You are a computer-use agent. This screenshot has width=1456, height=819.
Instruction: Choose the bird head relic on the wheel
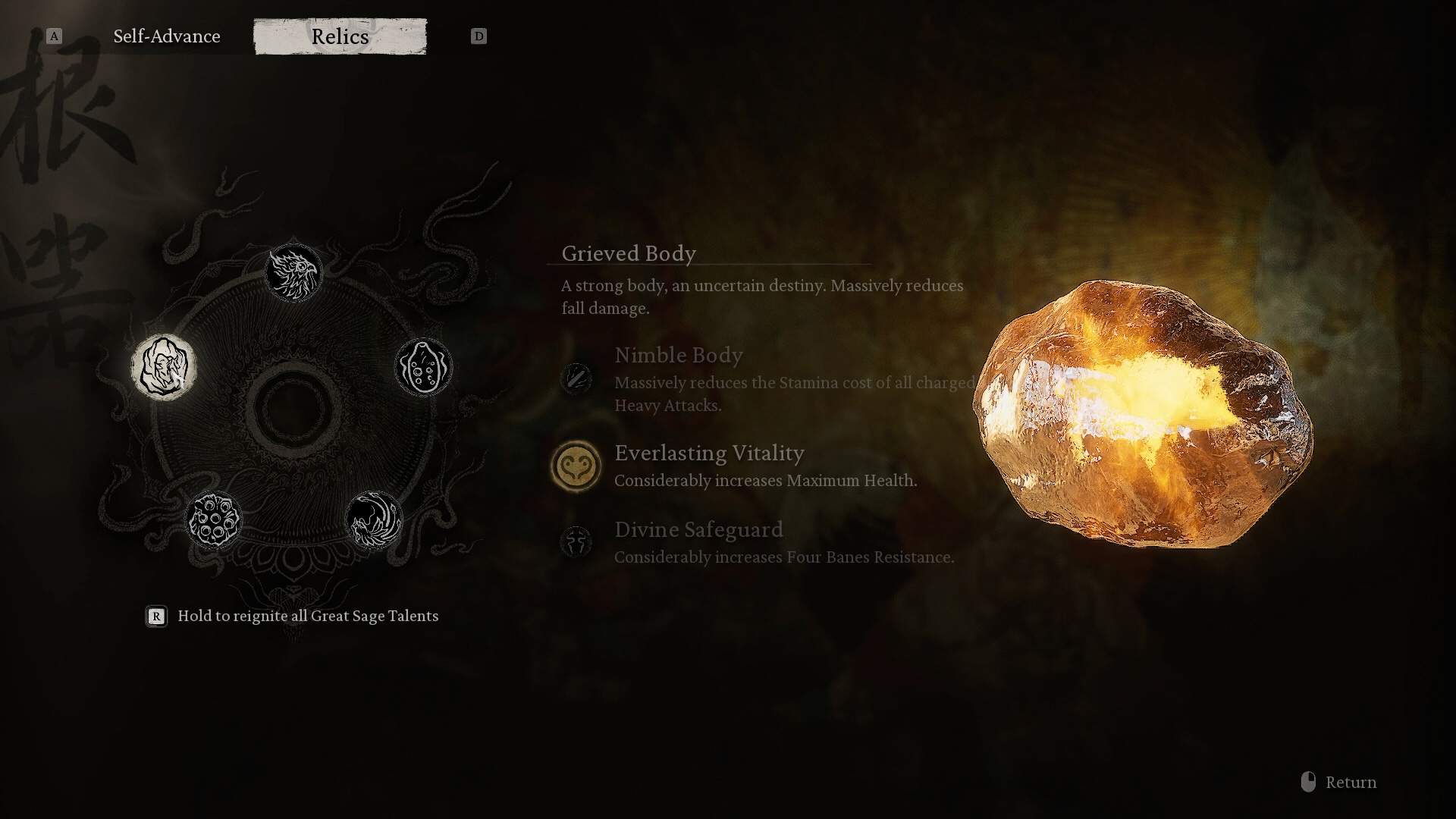point(293,272)
